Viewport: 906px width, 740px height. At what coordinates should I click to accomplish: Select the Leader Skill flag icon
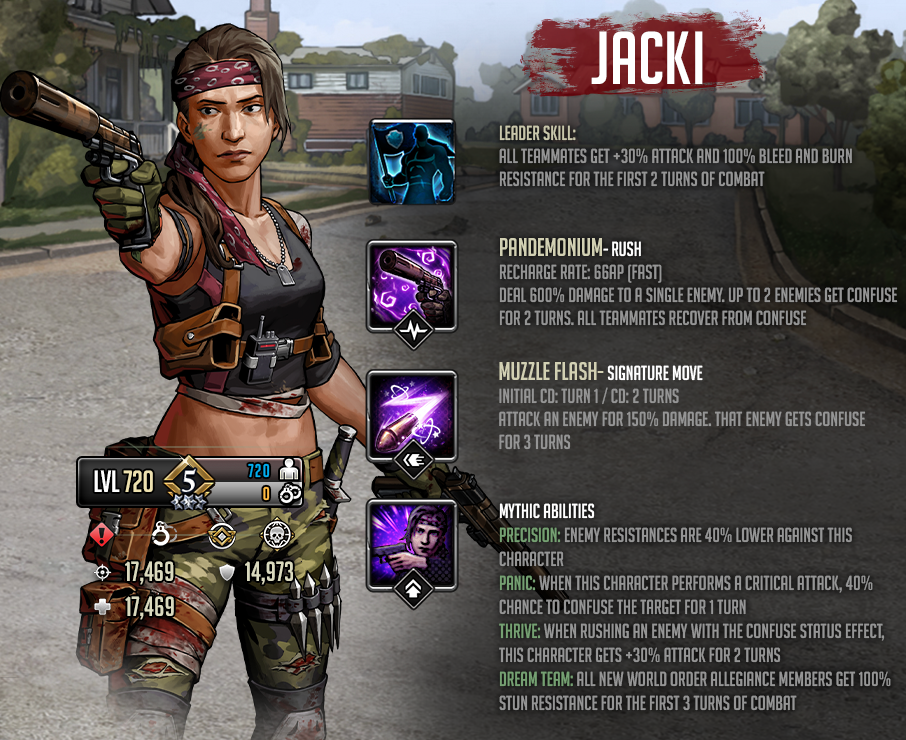tap(412, 160)
